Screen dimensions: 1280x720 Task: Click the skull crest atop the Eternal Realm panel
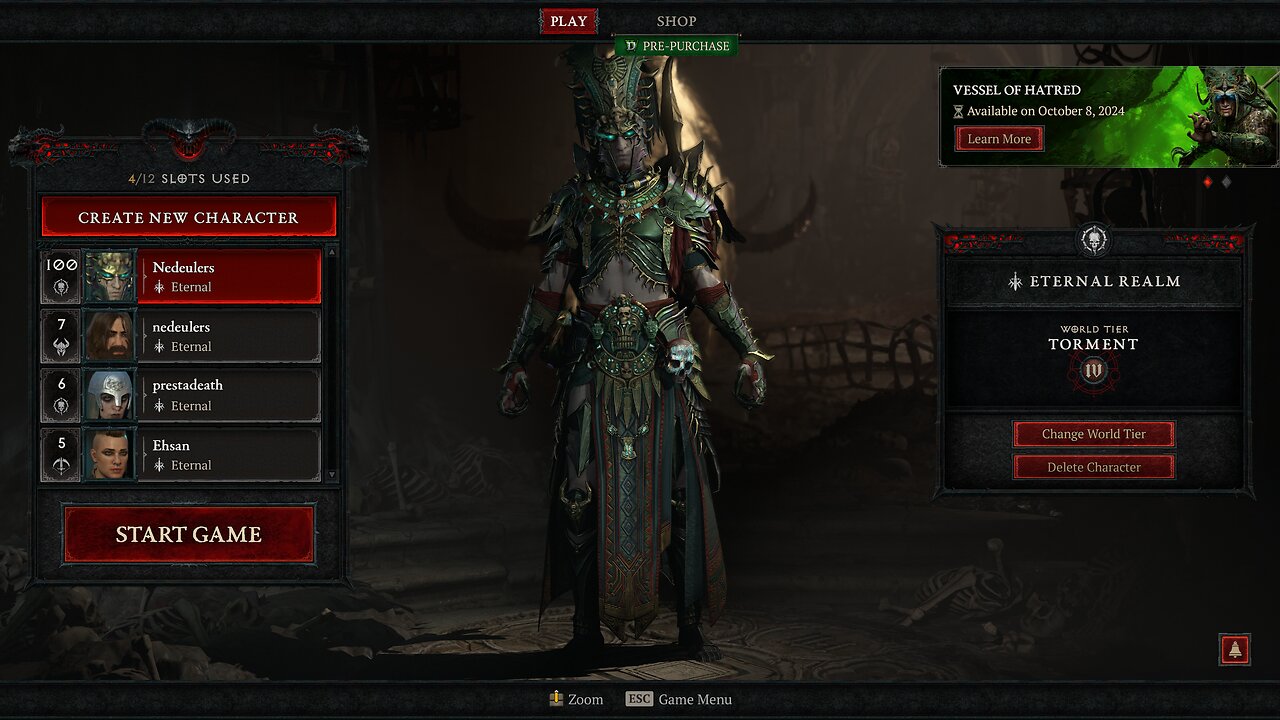pos(1093,240)
